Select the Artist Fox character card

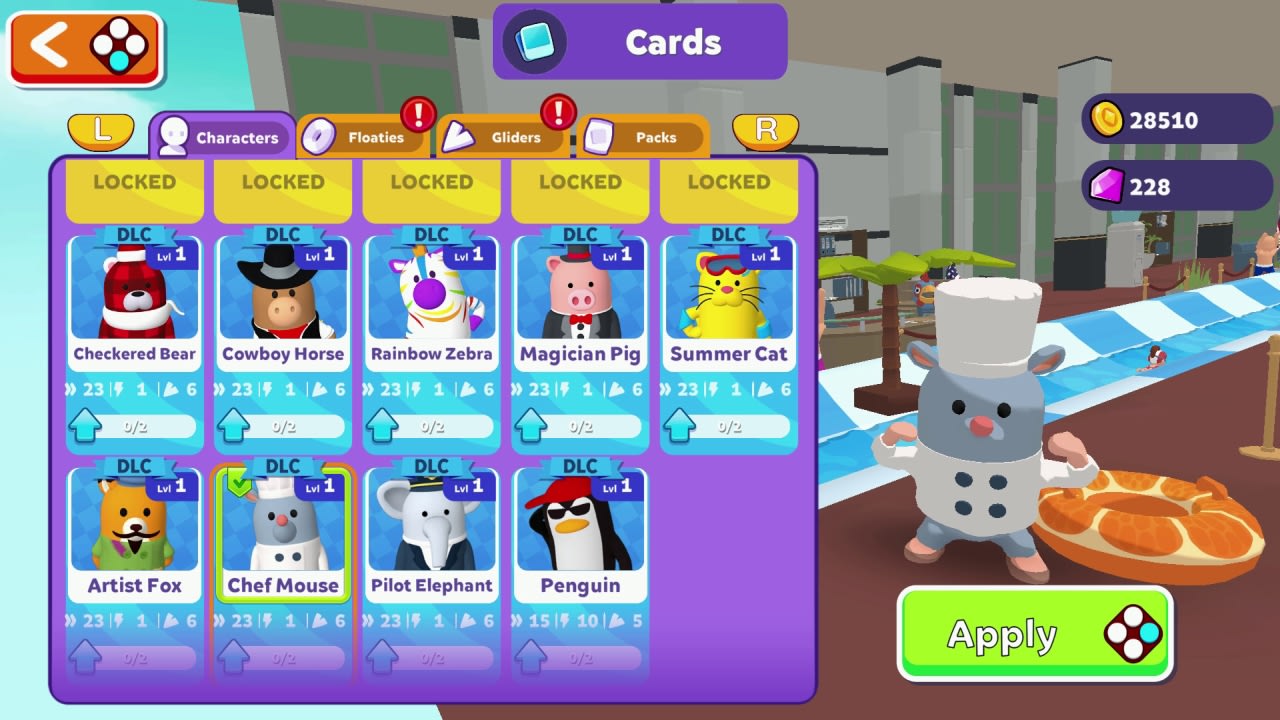(134, 530)
